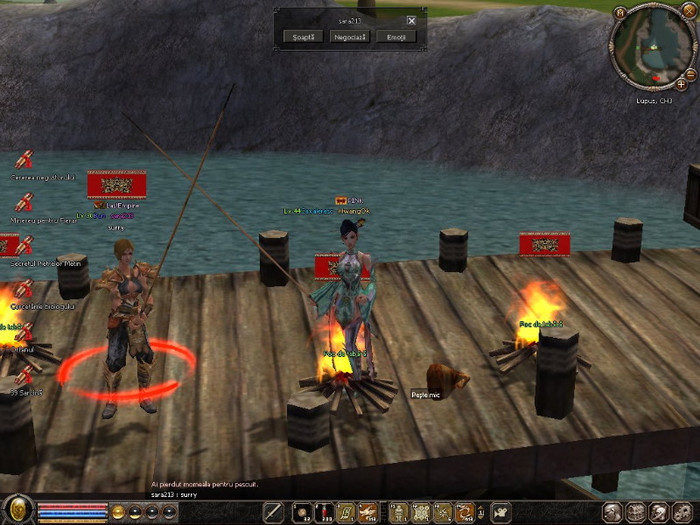Open the quest scroll 'Secretul Pietrelor Metin'
Screen dimensions: 700x525
24,243
